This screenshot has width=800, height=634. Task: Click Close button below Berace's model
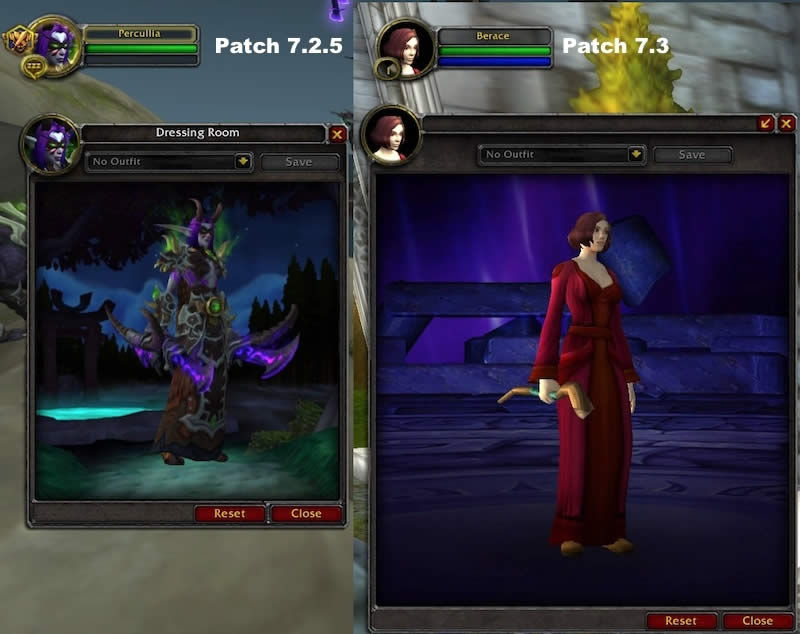pos(757,621)
